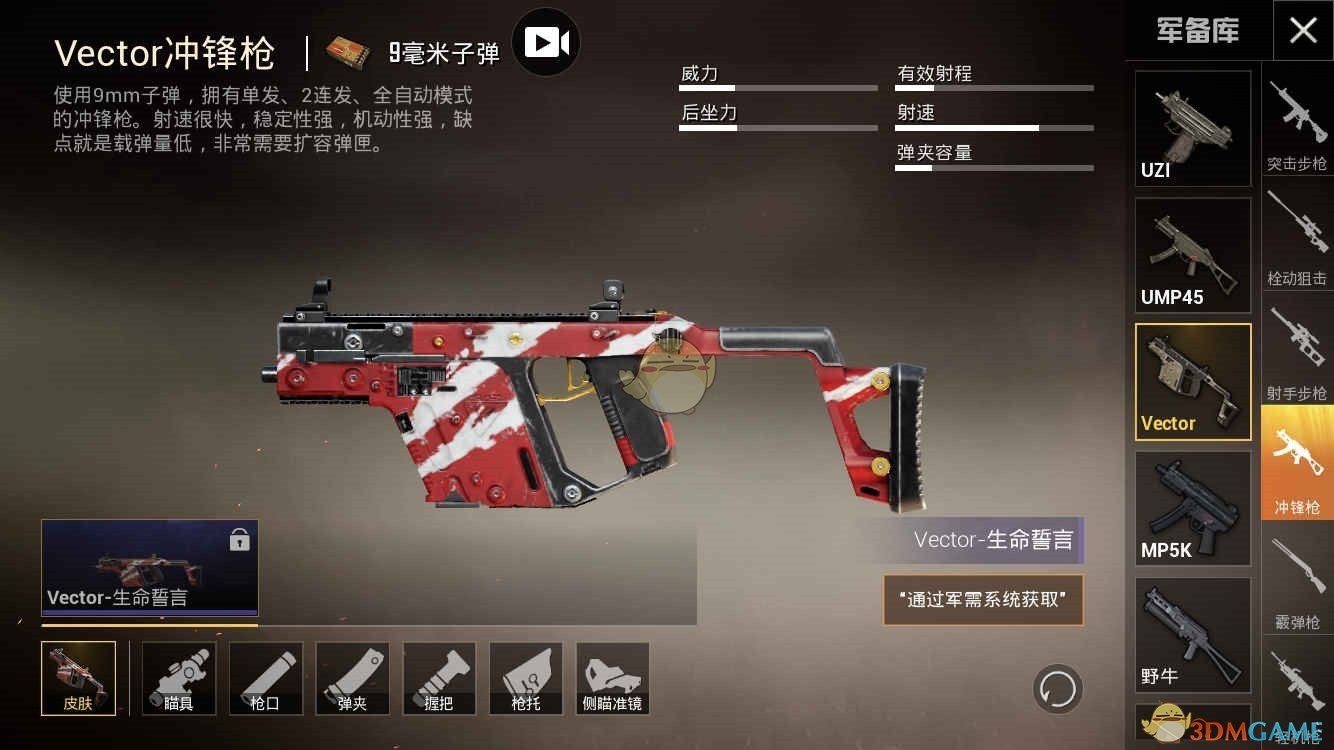Open the 枪托 (stock) attachment slot

[526, 678]
